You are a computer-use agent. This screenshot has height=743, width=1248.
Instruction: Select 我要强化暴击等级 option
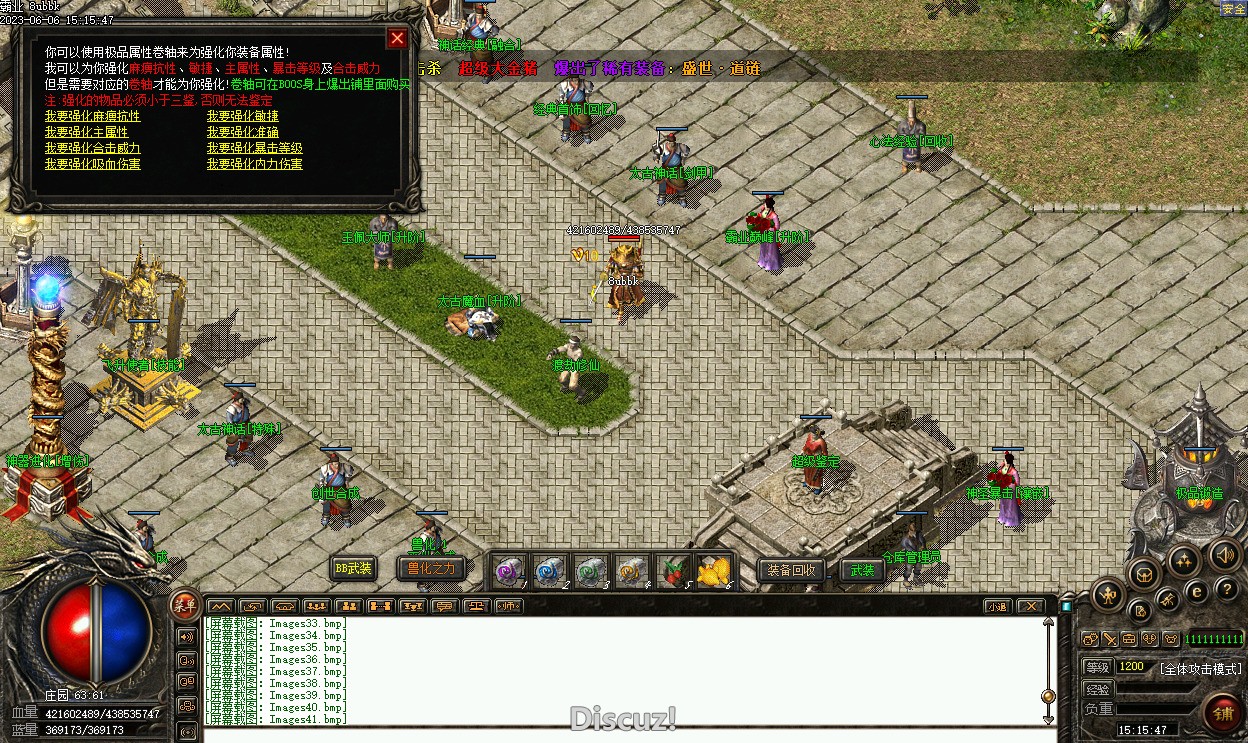pos(255,148)
